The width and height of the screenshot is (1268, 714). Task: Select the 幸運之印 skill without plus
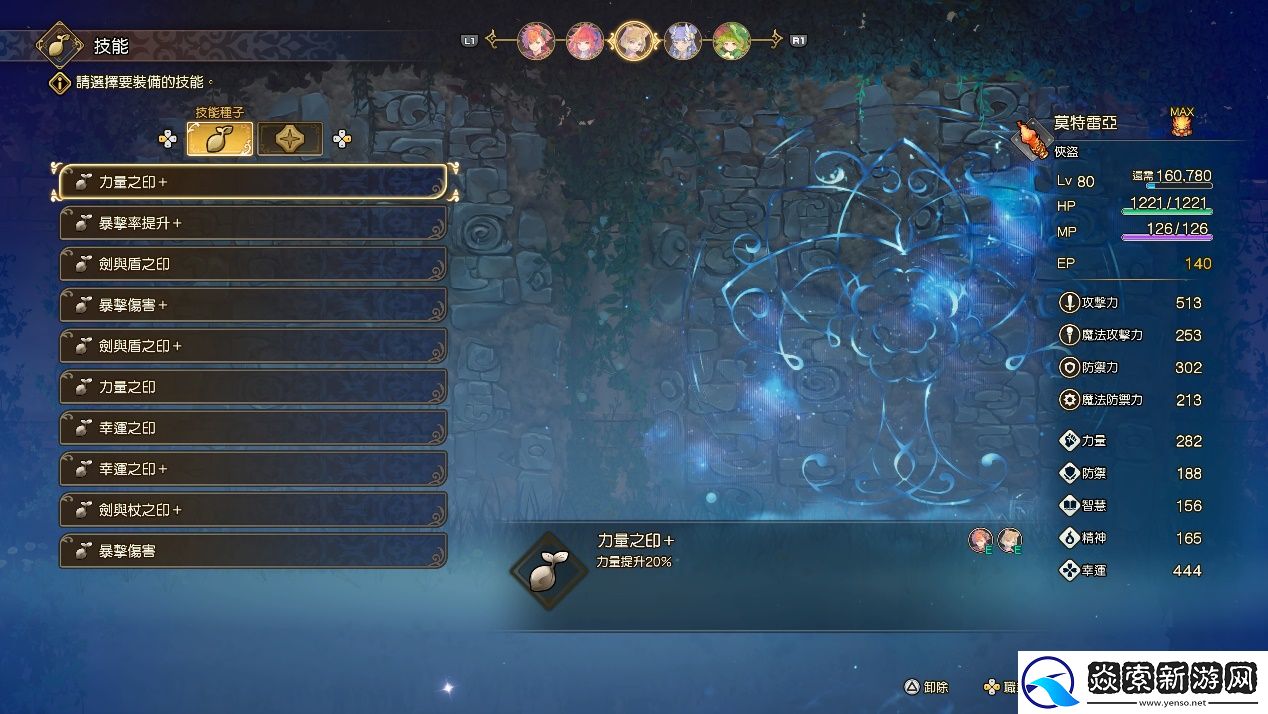pos(253,428)
